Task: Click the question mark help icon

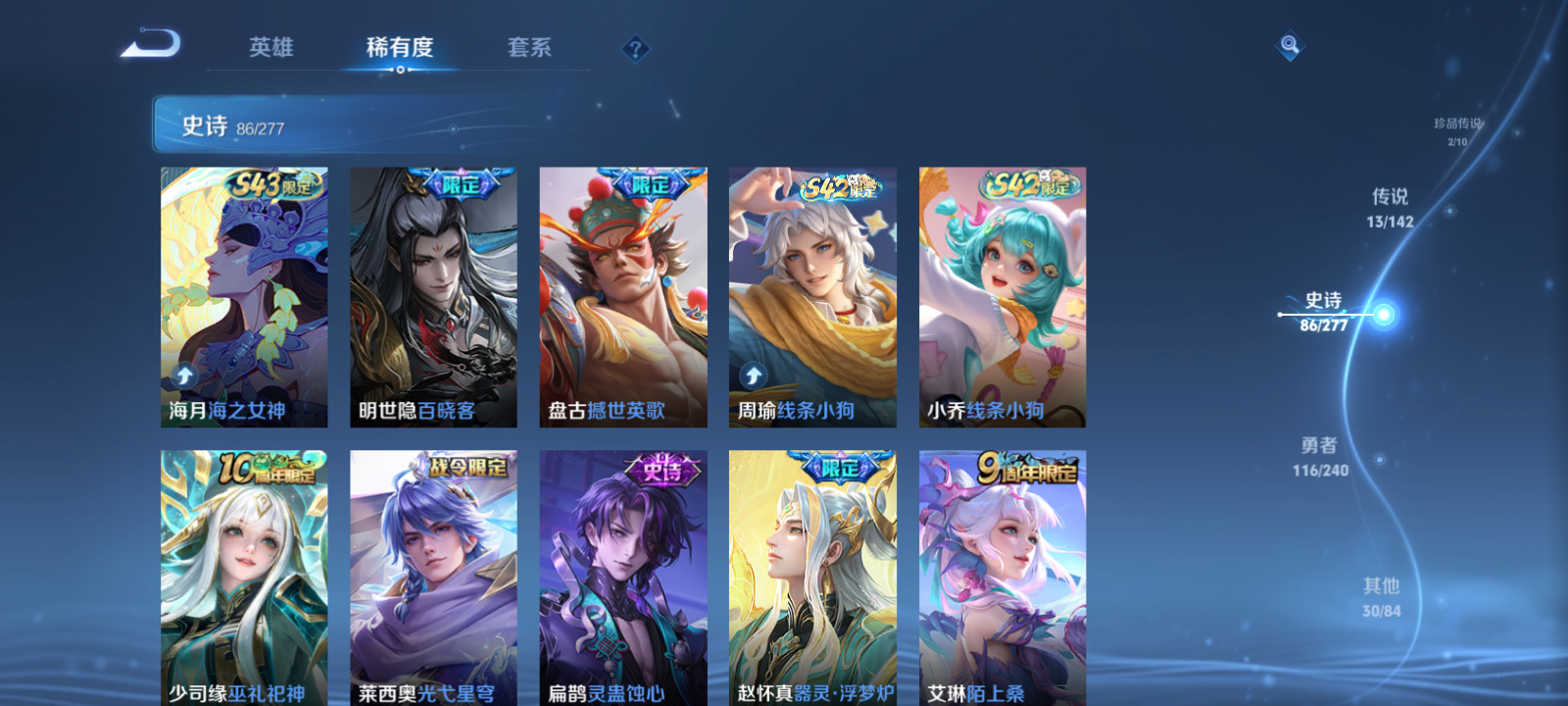Action: click(x=638, y=47)
